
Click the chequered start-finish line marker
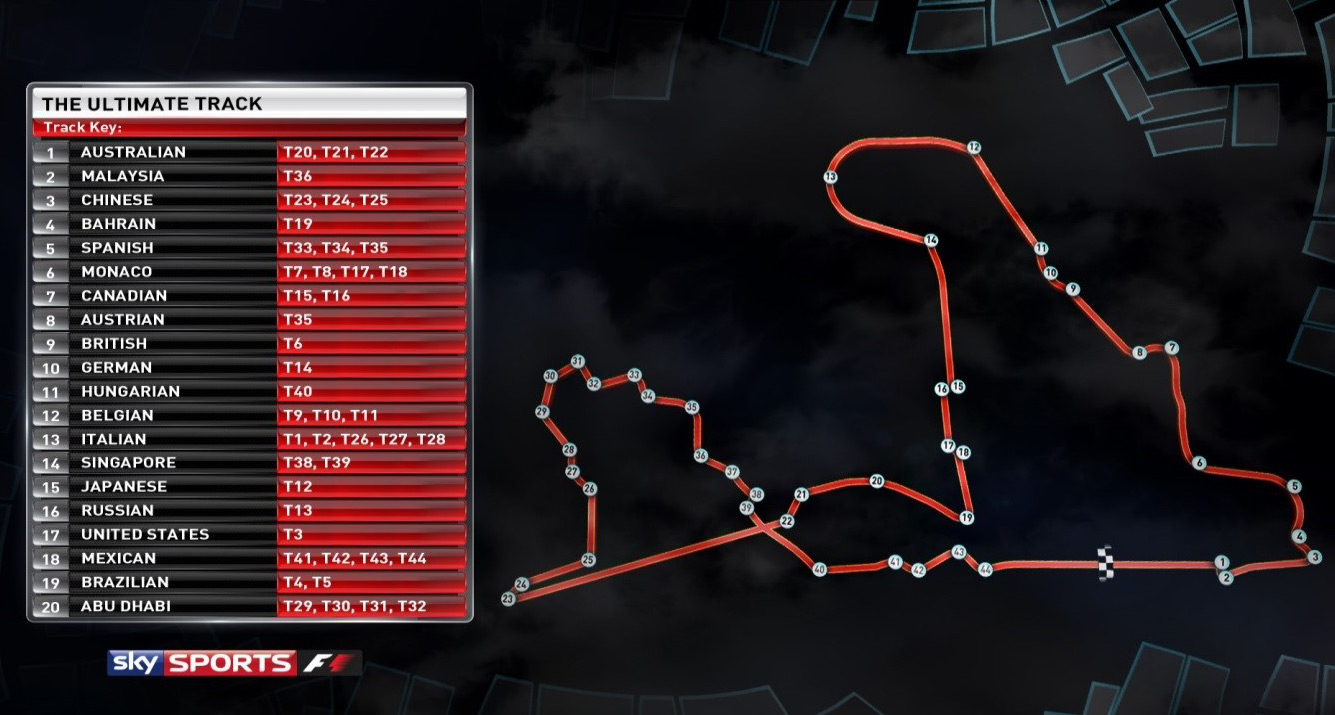click(x=1105, y=563)
